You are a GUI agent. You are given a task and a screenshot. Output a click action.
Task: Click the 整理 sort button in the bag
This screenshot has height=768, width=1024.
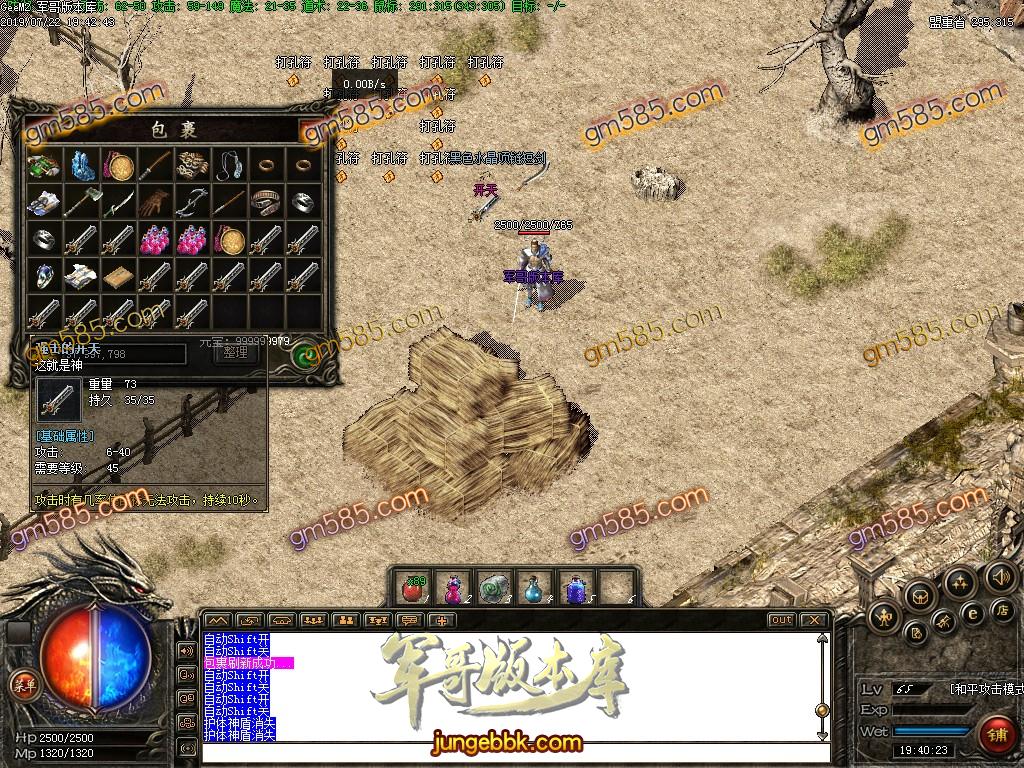[x=235, y=353]
